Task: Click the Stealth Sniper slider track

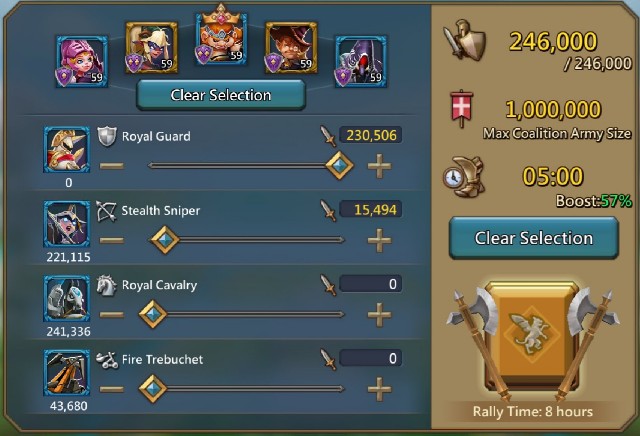Action: [x=260, y=239]
